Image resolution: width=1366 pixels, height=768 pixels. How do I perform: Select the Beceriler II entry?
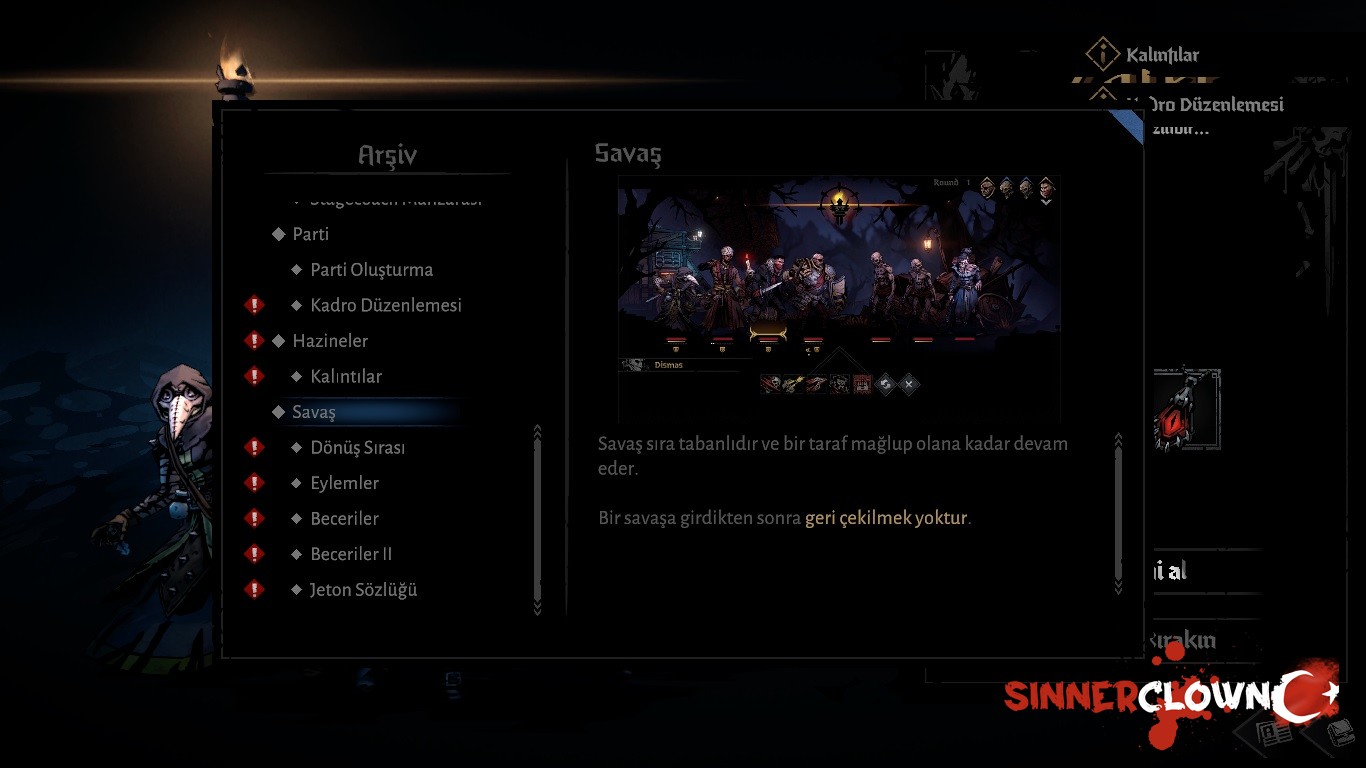pyautogui.click(x=351, y=554)
